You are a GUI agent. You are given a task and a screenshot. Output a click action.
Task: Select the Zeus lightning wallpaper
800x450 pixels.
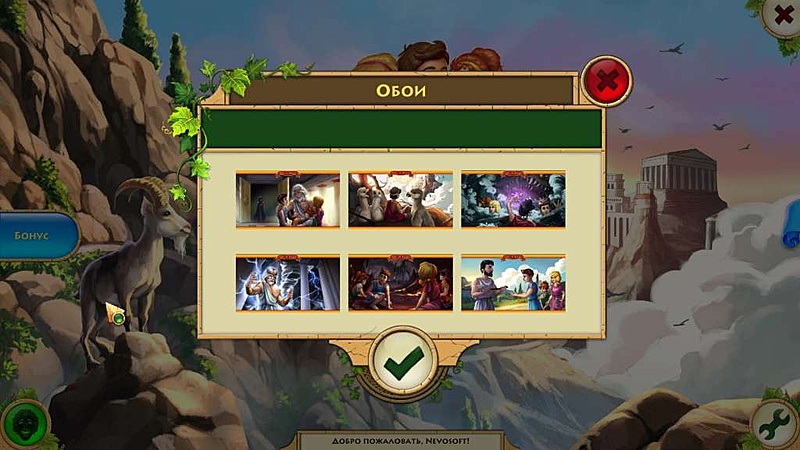287,283
